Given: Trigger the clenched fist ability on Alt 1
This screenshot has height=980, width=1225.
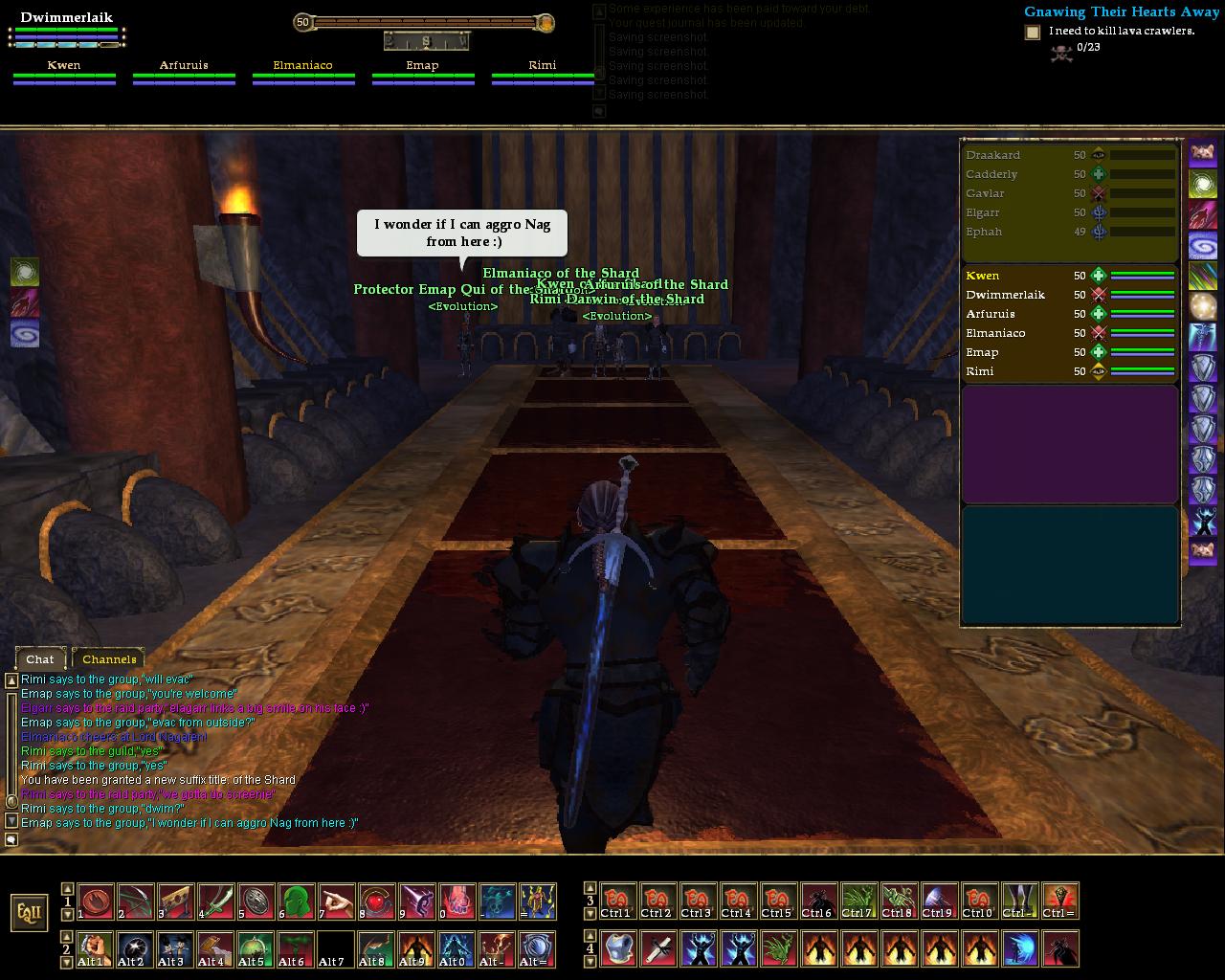Looking at the screenshot, I should pos(96,948).
